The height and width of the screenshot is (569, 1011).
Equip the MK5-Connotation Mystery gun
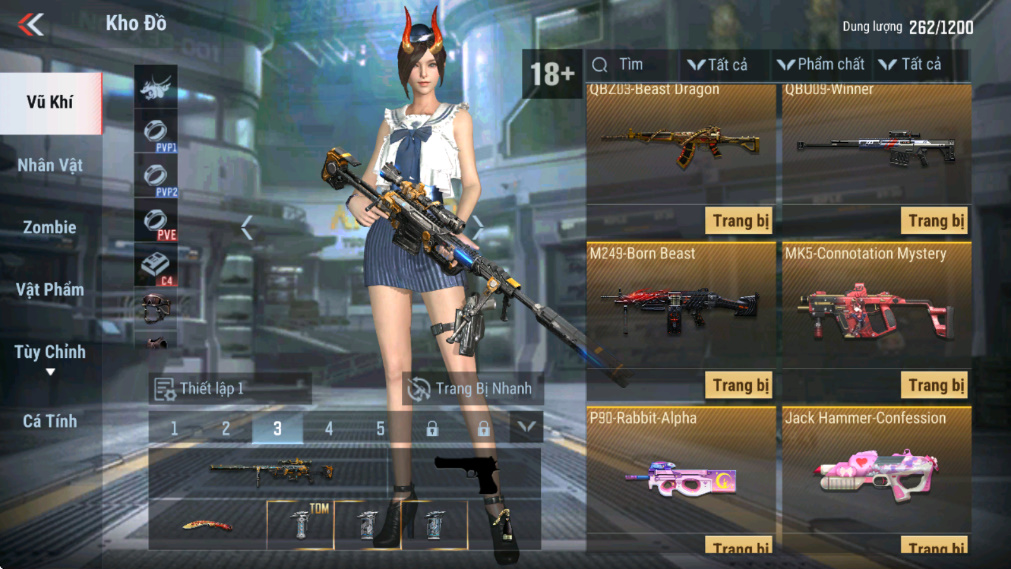coord(936,385)
